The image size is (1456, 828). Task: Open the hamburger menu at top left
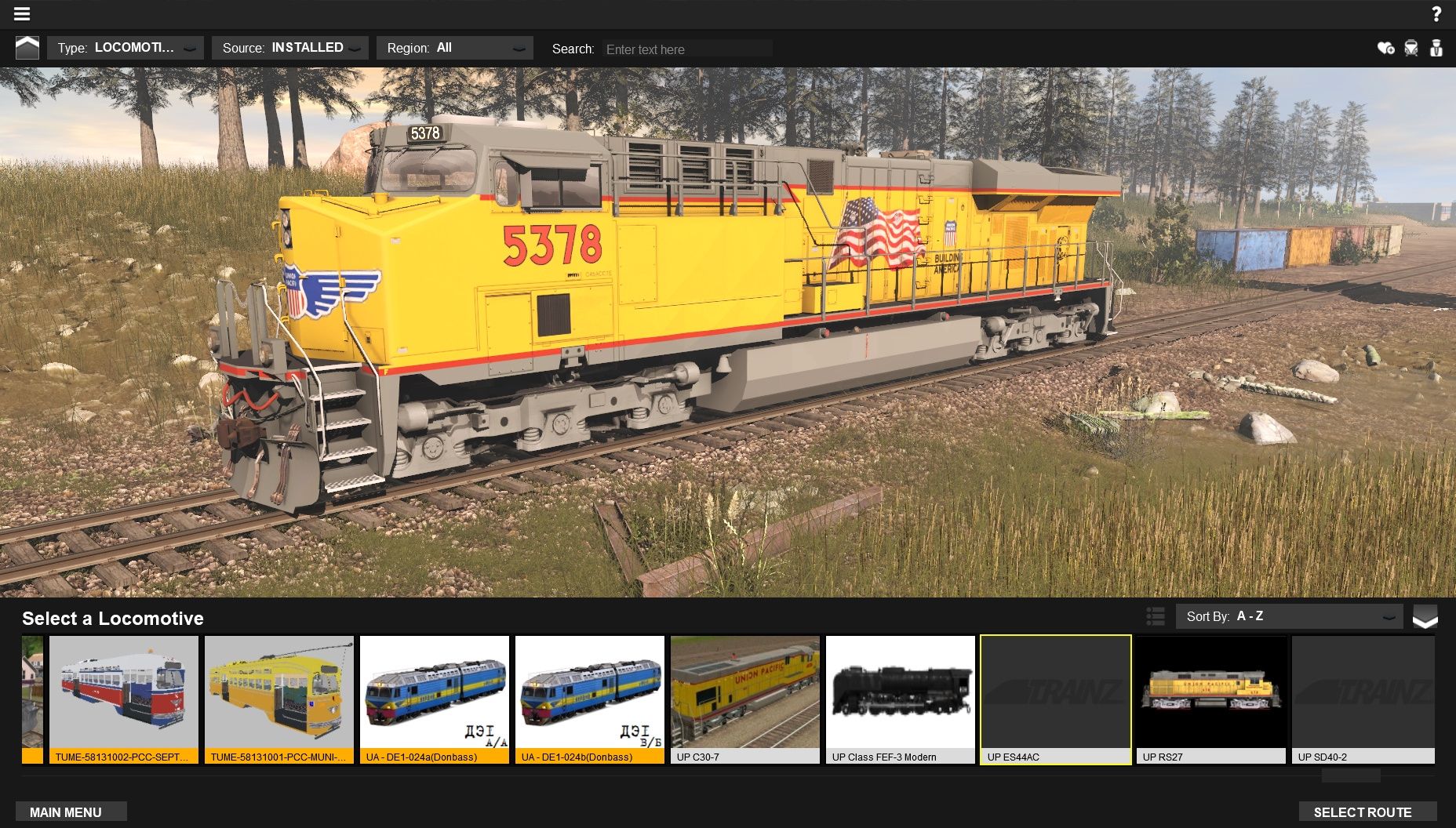[x=22, y=13]
